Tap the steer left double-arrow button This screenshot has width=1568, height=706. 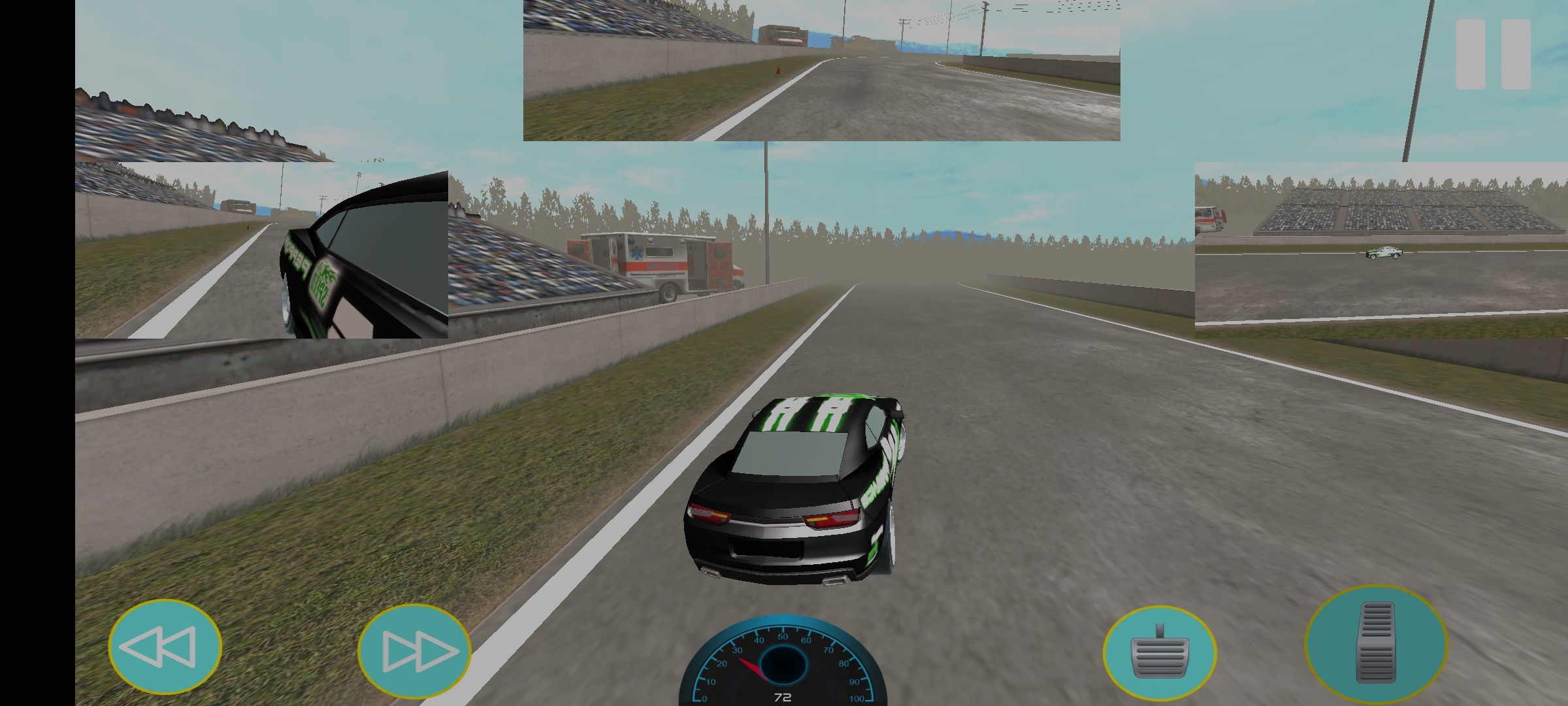pos(165,647)
